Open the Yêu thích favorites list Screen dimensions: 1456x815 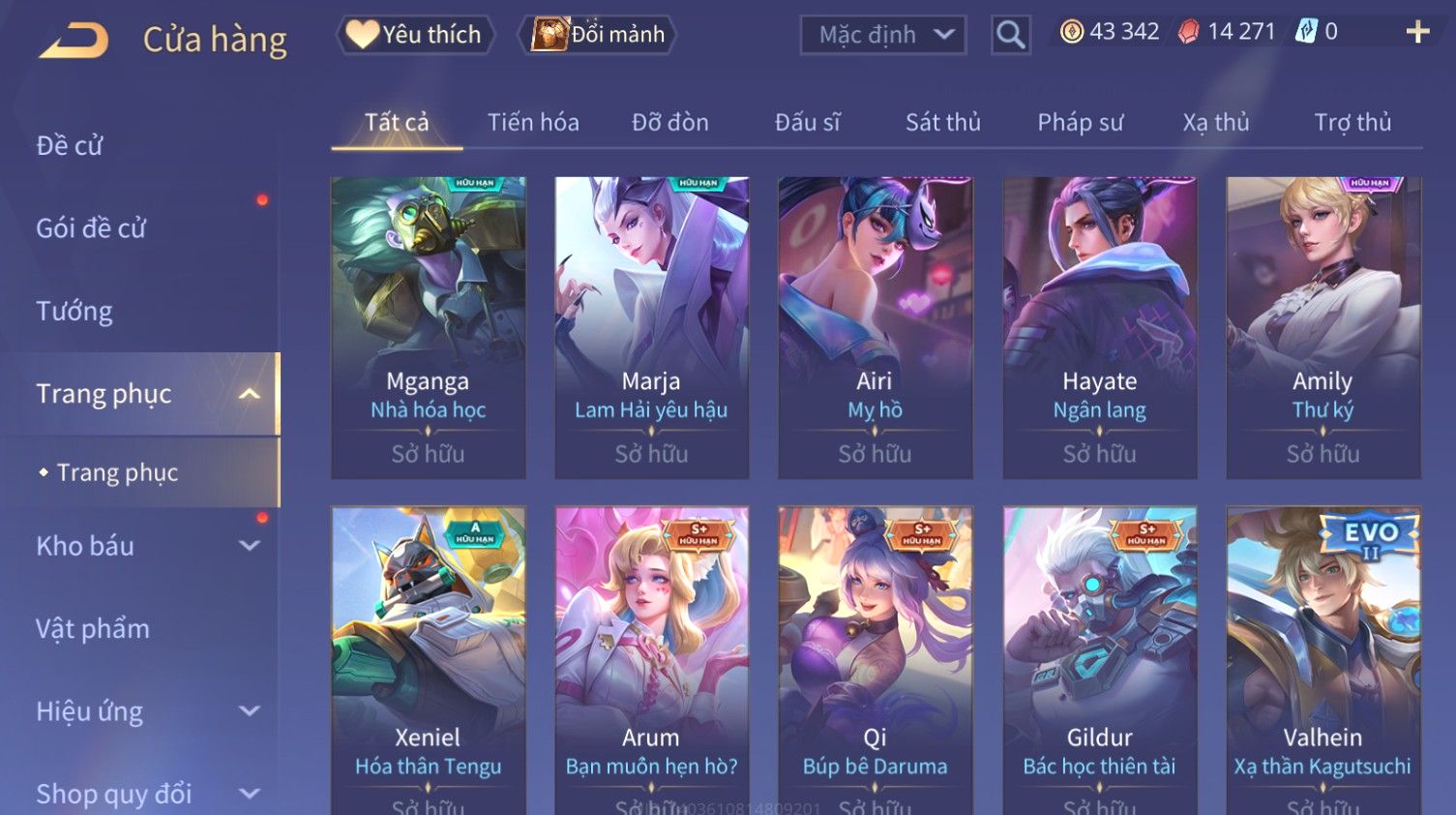[415, 35]
